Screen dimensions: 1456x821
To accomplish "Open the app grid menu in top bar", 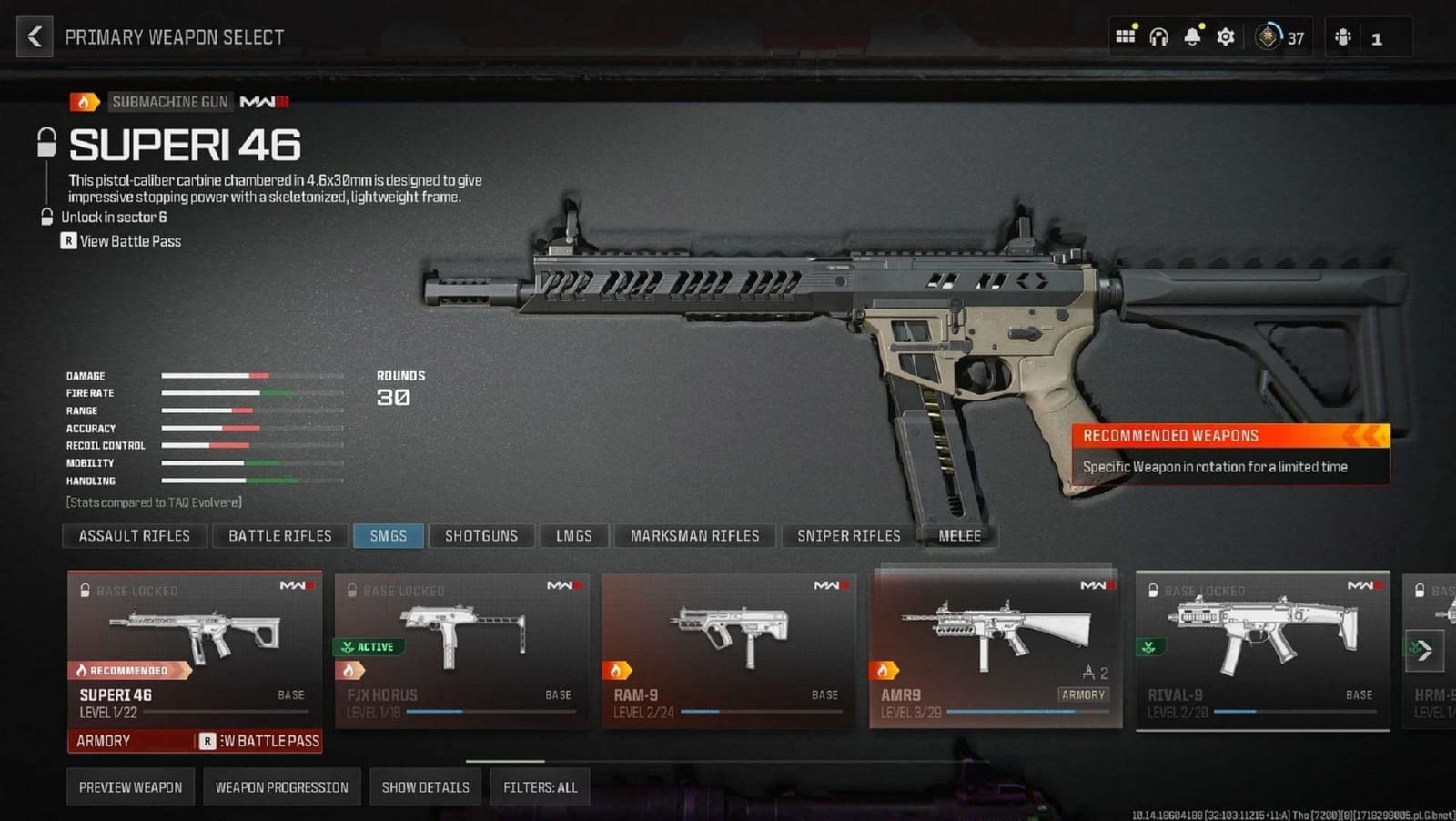I will click(x=1126, y=36).
